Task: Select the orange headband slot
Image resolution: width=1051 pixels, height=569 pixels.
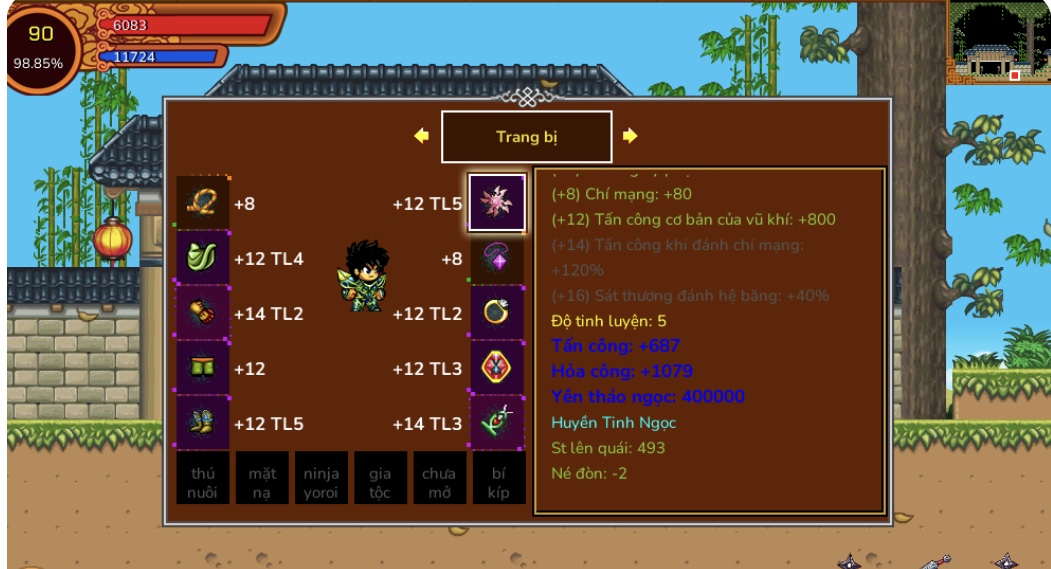Action: point(203,203)
